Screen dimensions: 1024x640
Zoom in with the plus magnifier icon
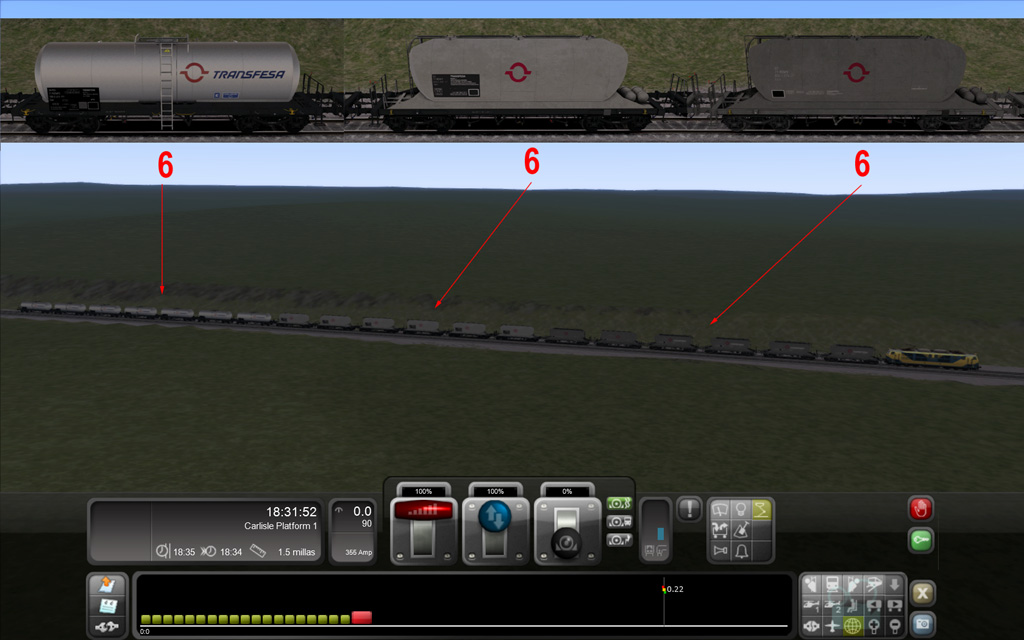pyautogui.click(x=874, y=626)
